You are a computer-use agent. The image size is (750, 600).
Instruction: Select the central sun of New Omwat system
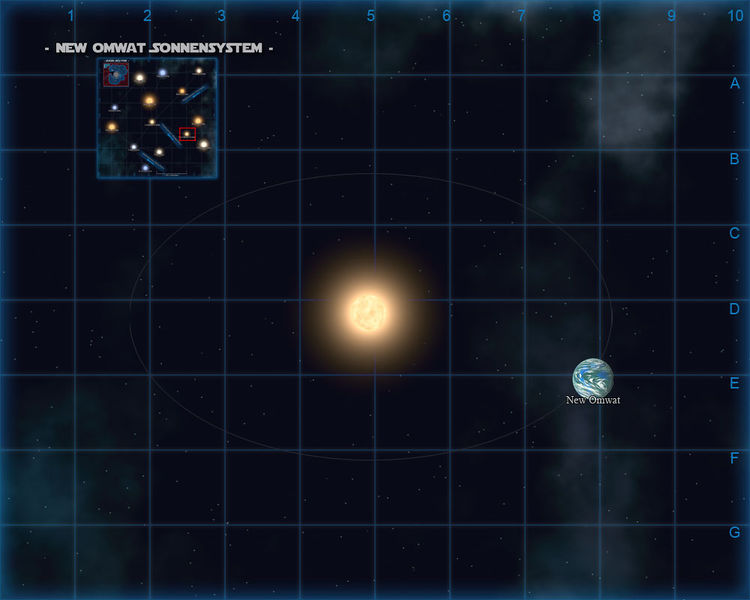click(x=369, y=311)
